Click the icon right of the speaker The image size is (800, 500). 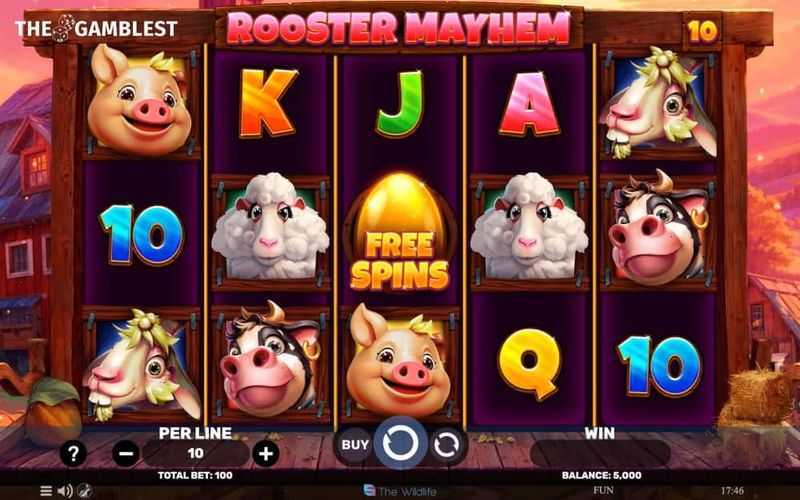pyautogui.click(x=84, y=491)
